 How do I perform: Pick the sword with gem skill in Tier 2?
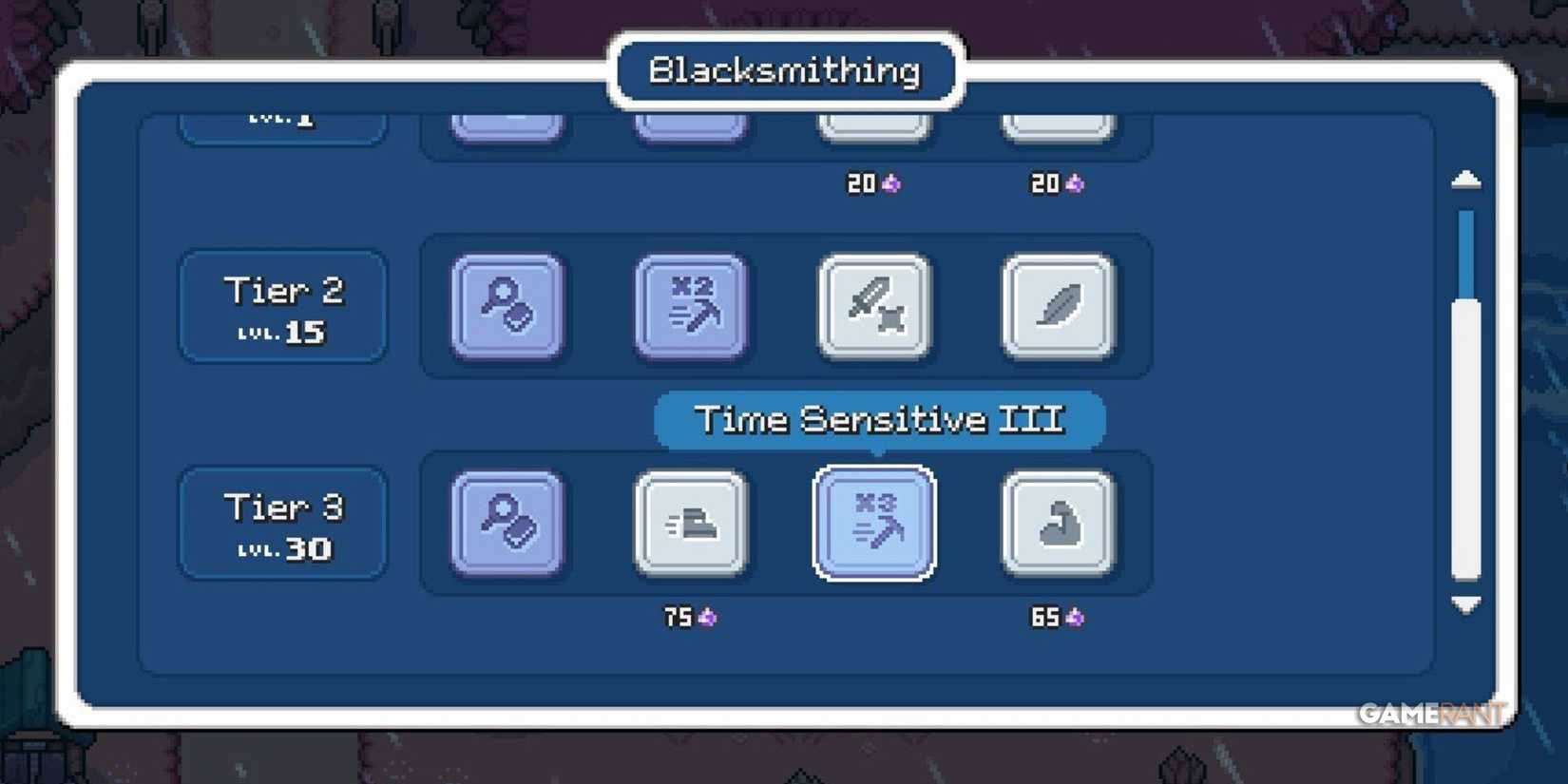click(873, 307)
